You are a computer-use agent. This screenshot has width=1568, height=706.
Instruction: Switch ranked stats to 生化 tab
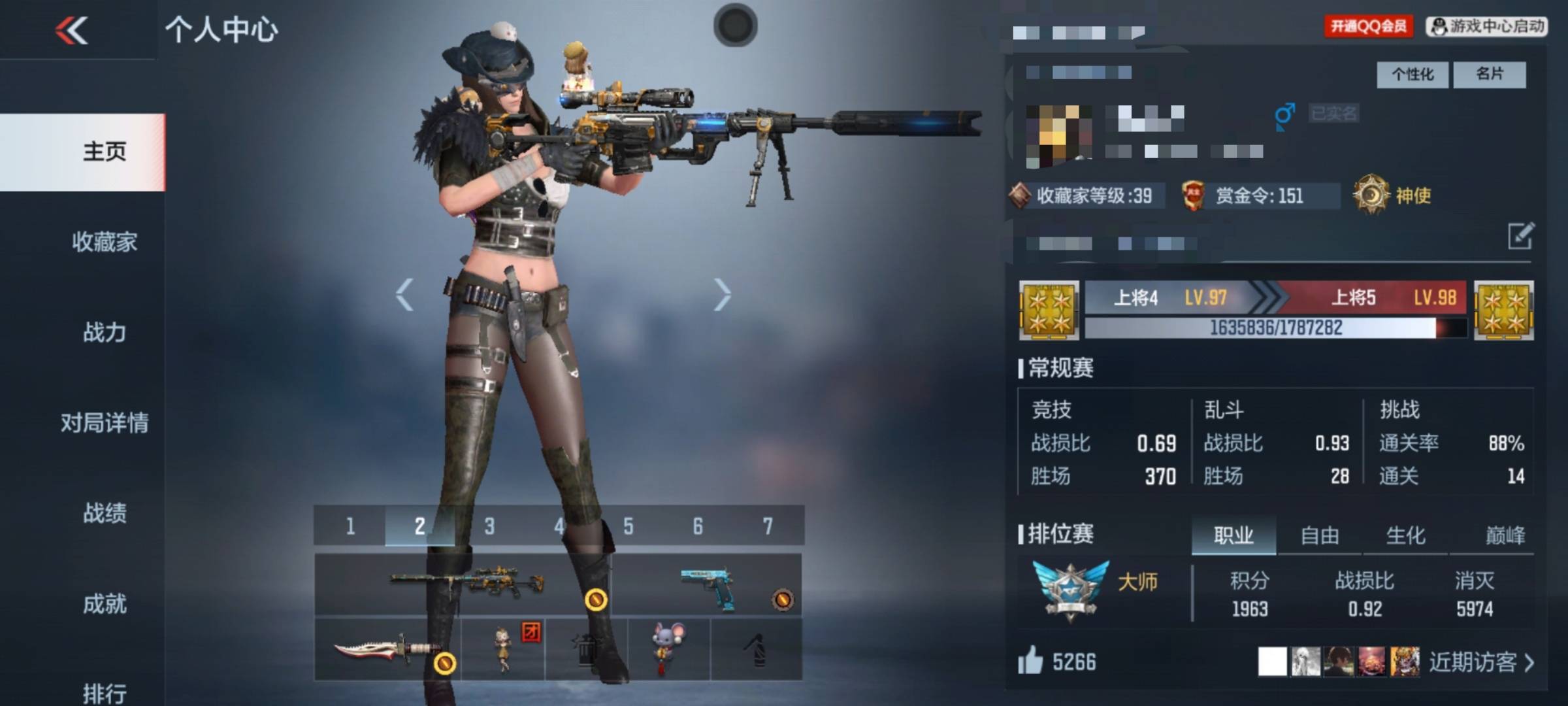pos(1405,536)
